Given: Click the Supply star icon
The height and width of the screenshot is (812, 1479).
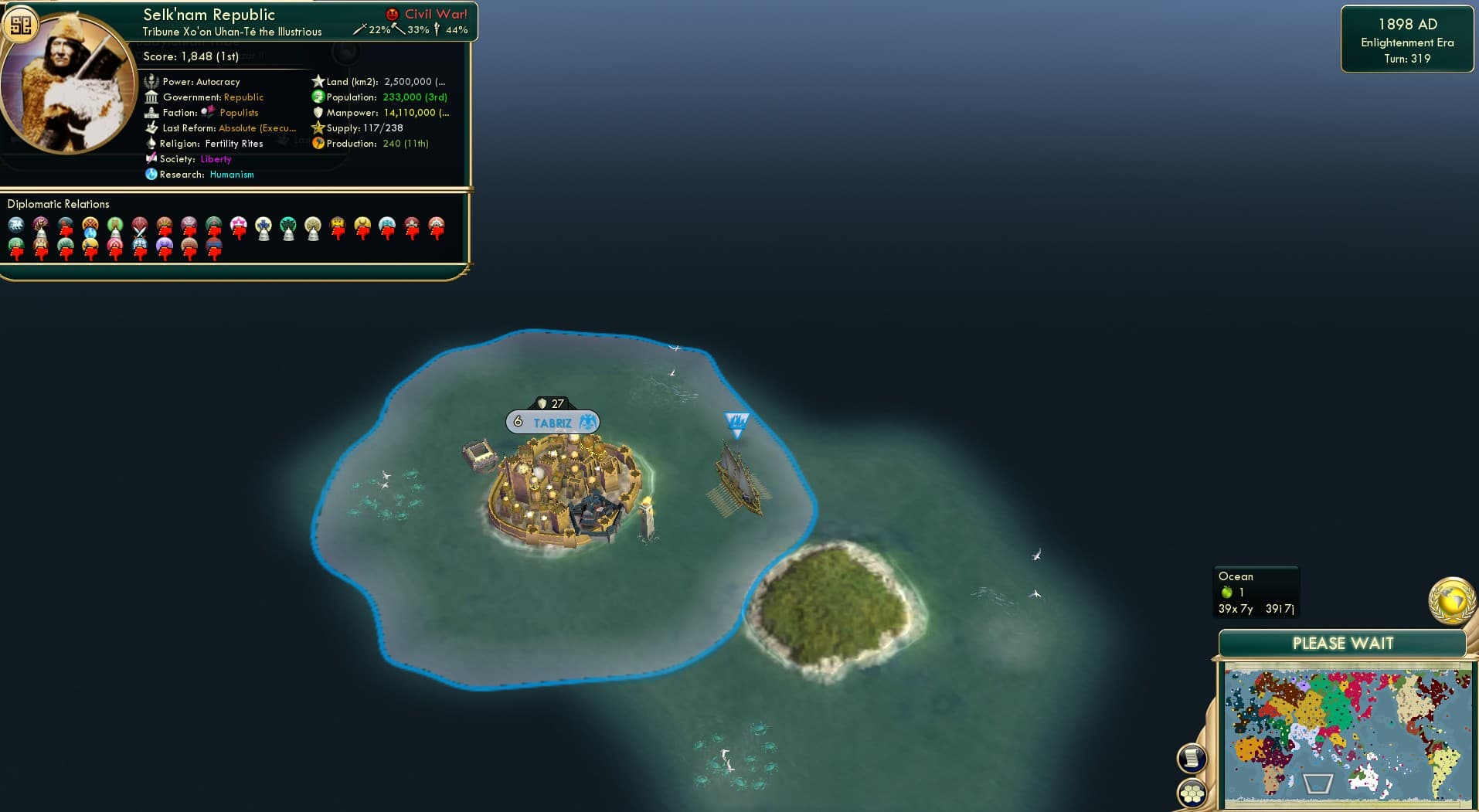Looking at the screenshot, I should click(x=317, y=128).
